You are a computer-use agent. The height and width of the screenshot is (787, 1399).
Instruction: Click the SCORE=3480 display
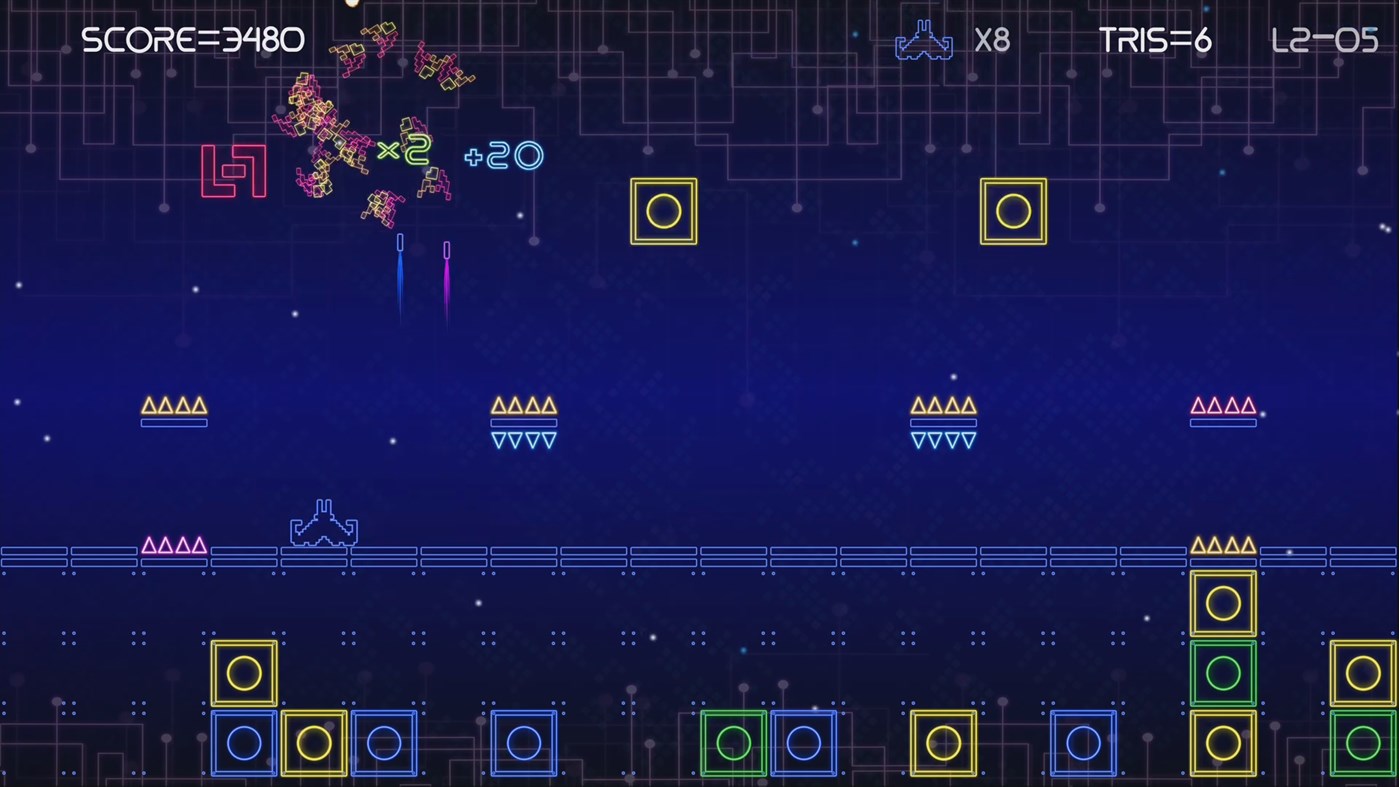(192, 40)
